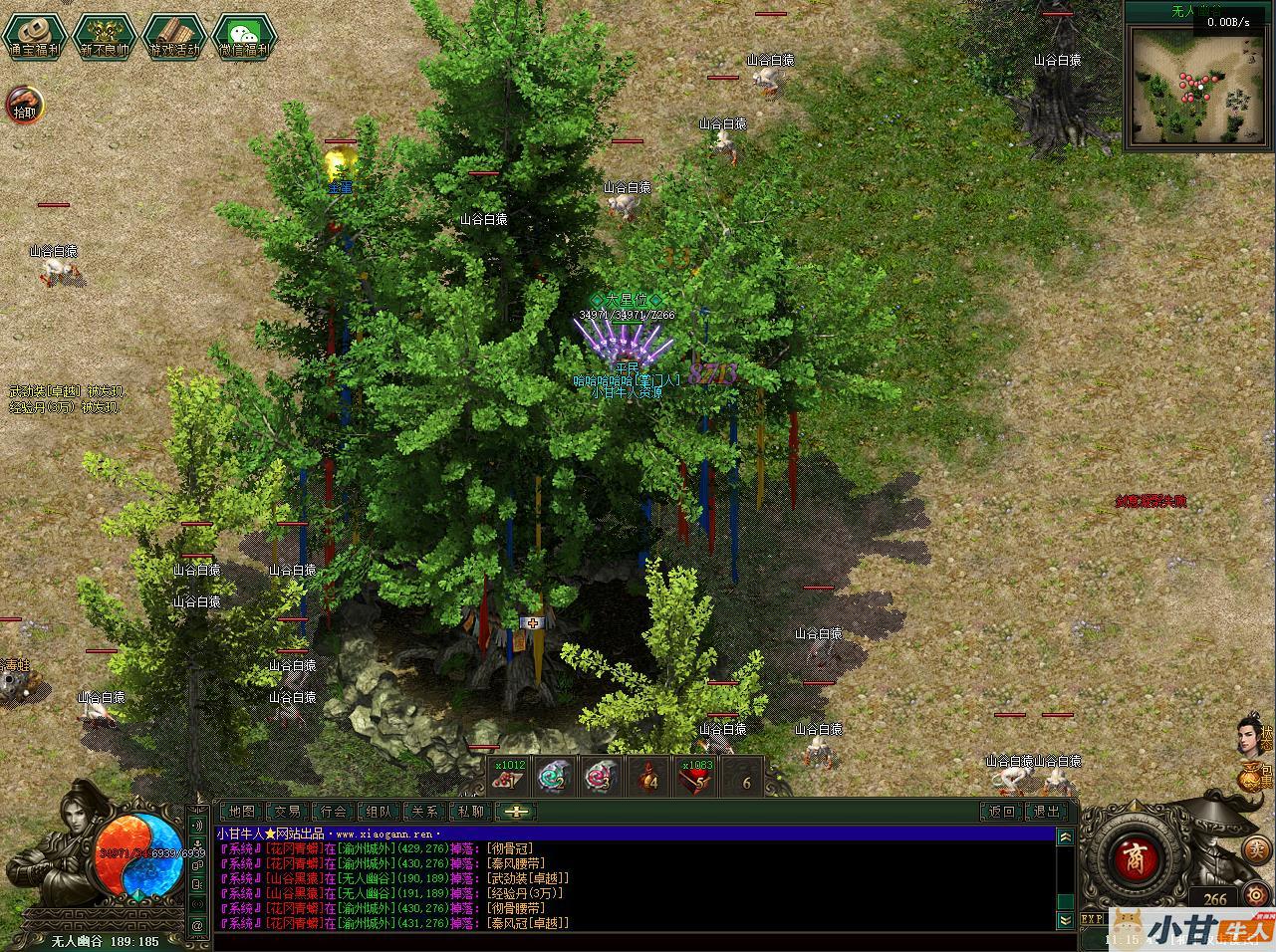
Task: Use hotbar slot with x1012 item
Action: click(x=510, y=777)
